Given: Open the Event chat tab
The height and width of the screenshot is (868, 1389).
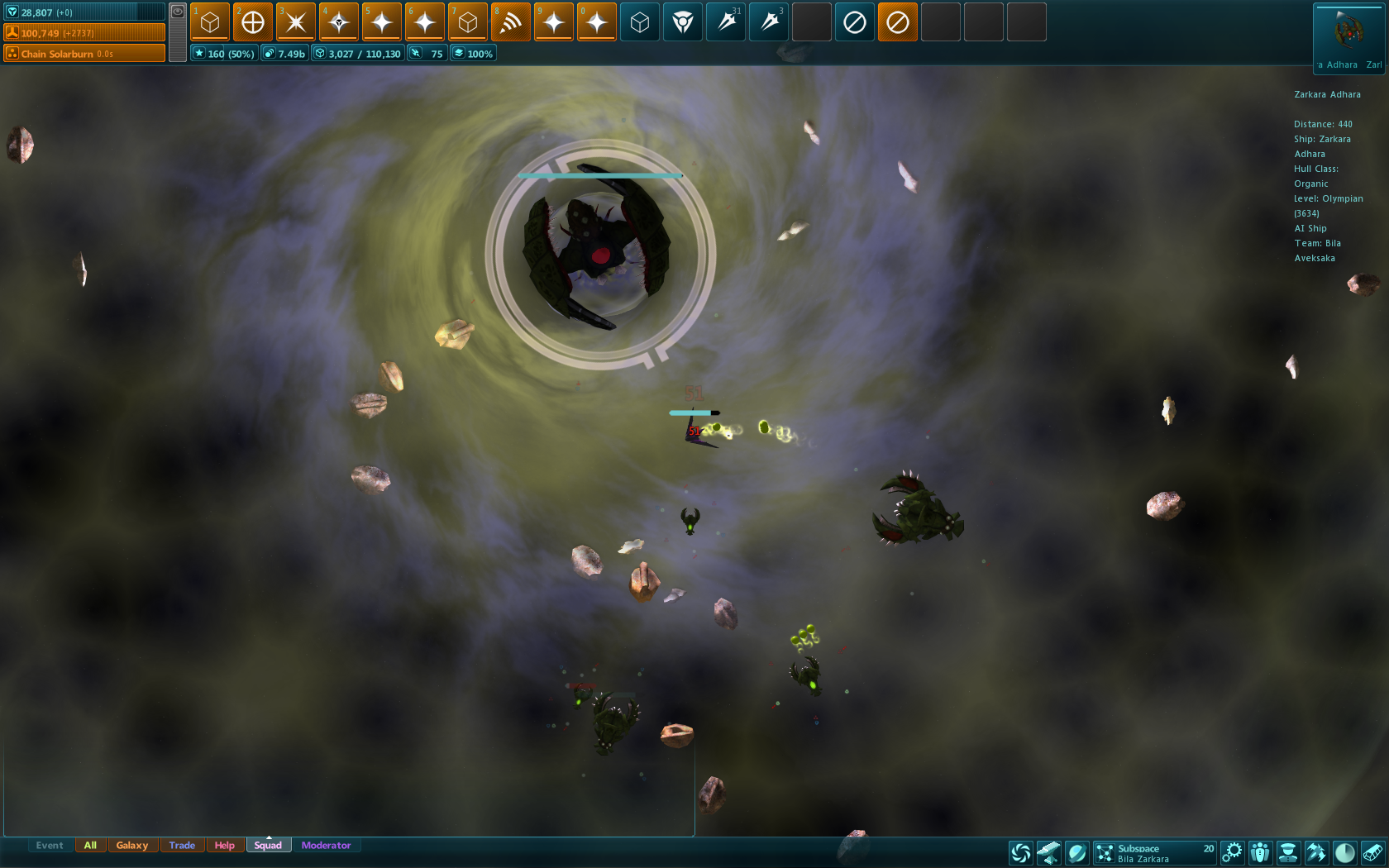Looking at the screenshot, I should tap(50, 845).
